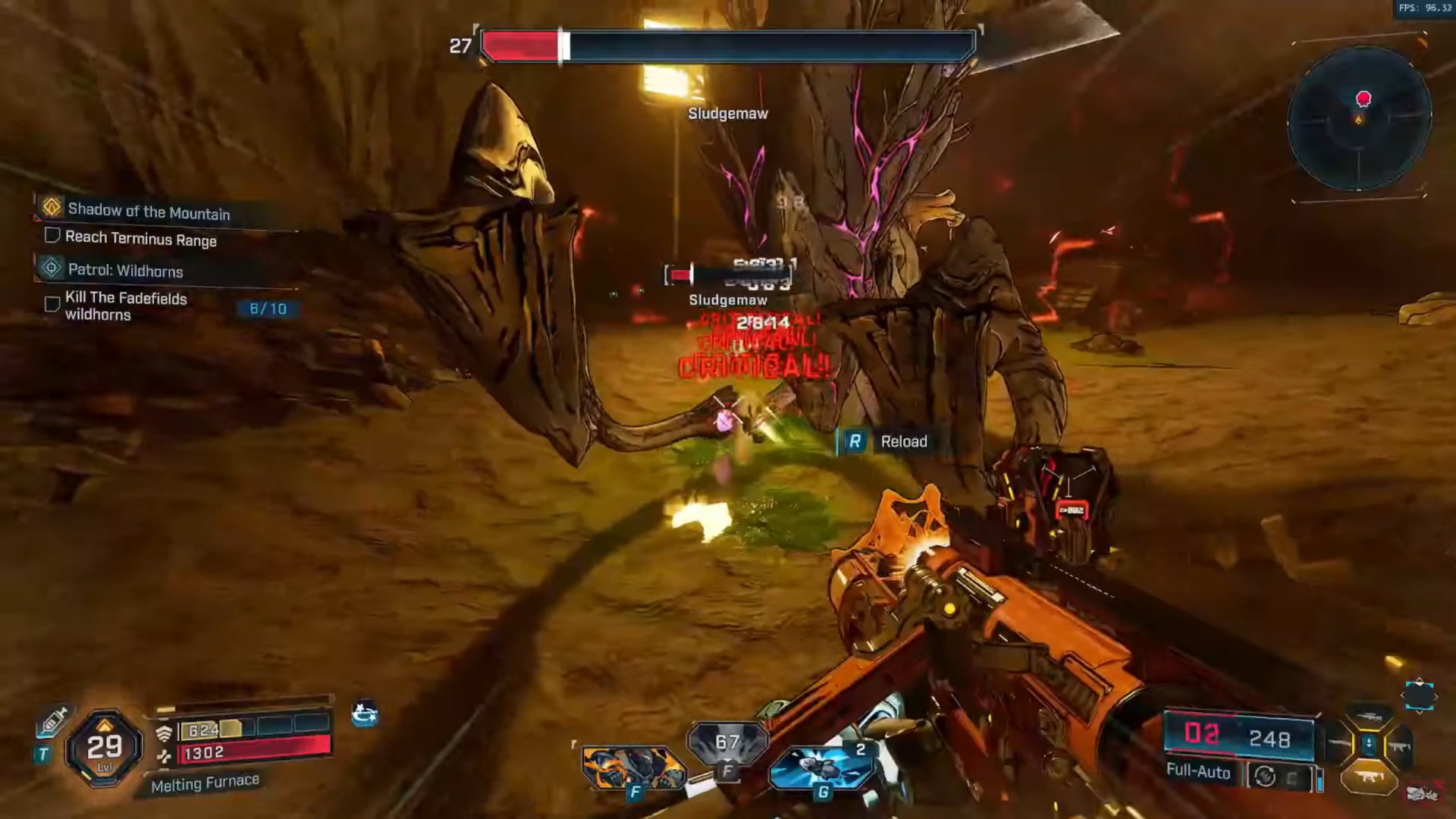1456x819 pixels.
Task: Select the Shadow of the Mountain quest tracker
Action: click(x=149, y=212)
